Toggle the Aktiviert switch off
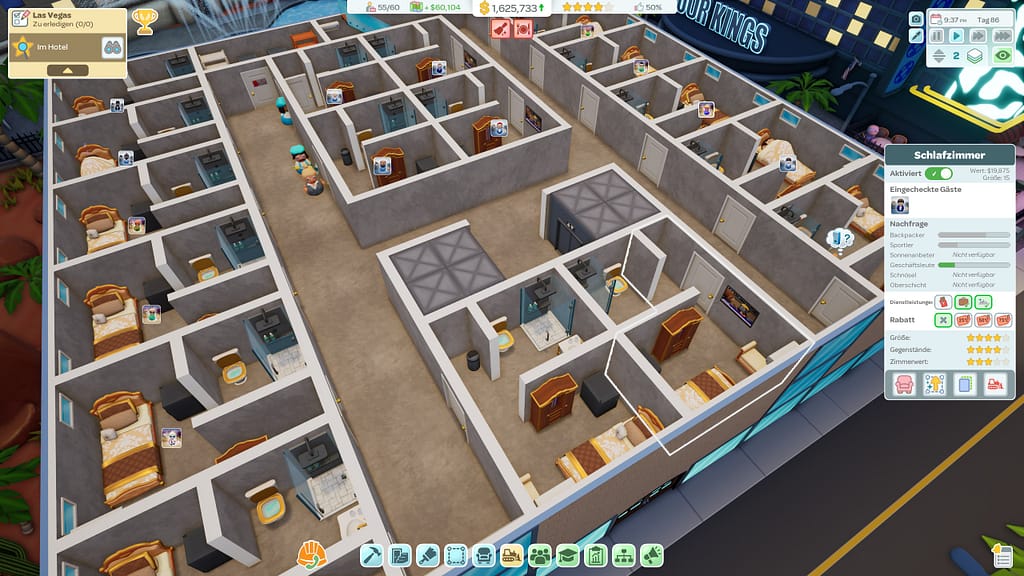1024x576 pixels. coord(939,174)
